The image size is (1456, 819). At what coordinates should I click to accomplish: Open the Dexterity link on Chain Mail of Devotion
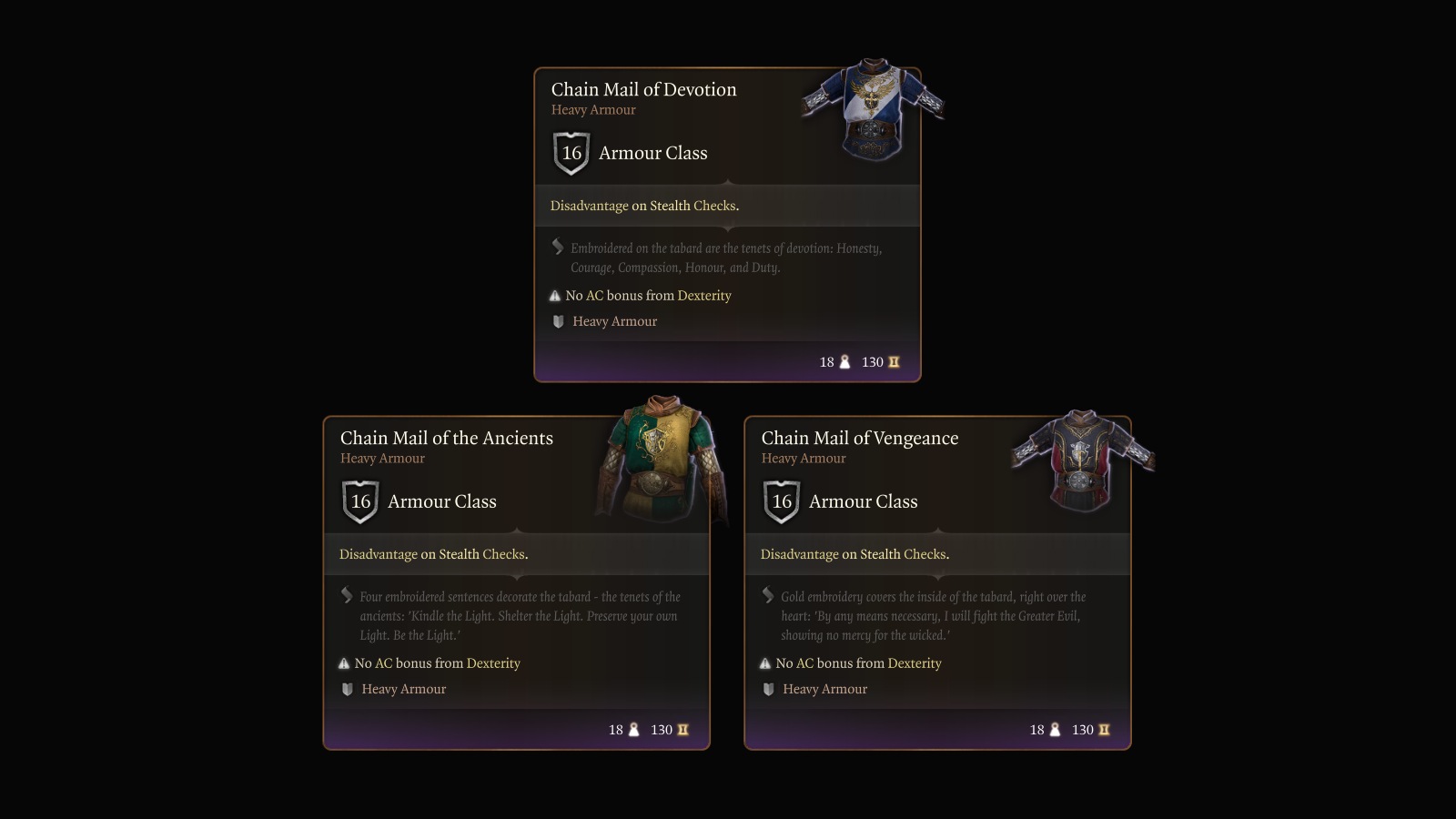click(705, 295)
